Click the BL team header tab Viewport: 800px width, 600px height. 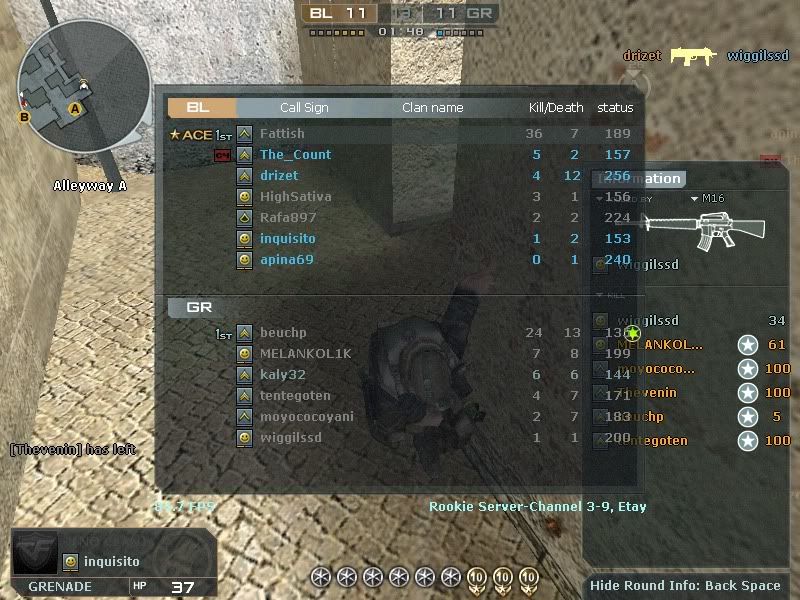pyautogui.click(x=201, y=107)
